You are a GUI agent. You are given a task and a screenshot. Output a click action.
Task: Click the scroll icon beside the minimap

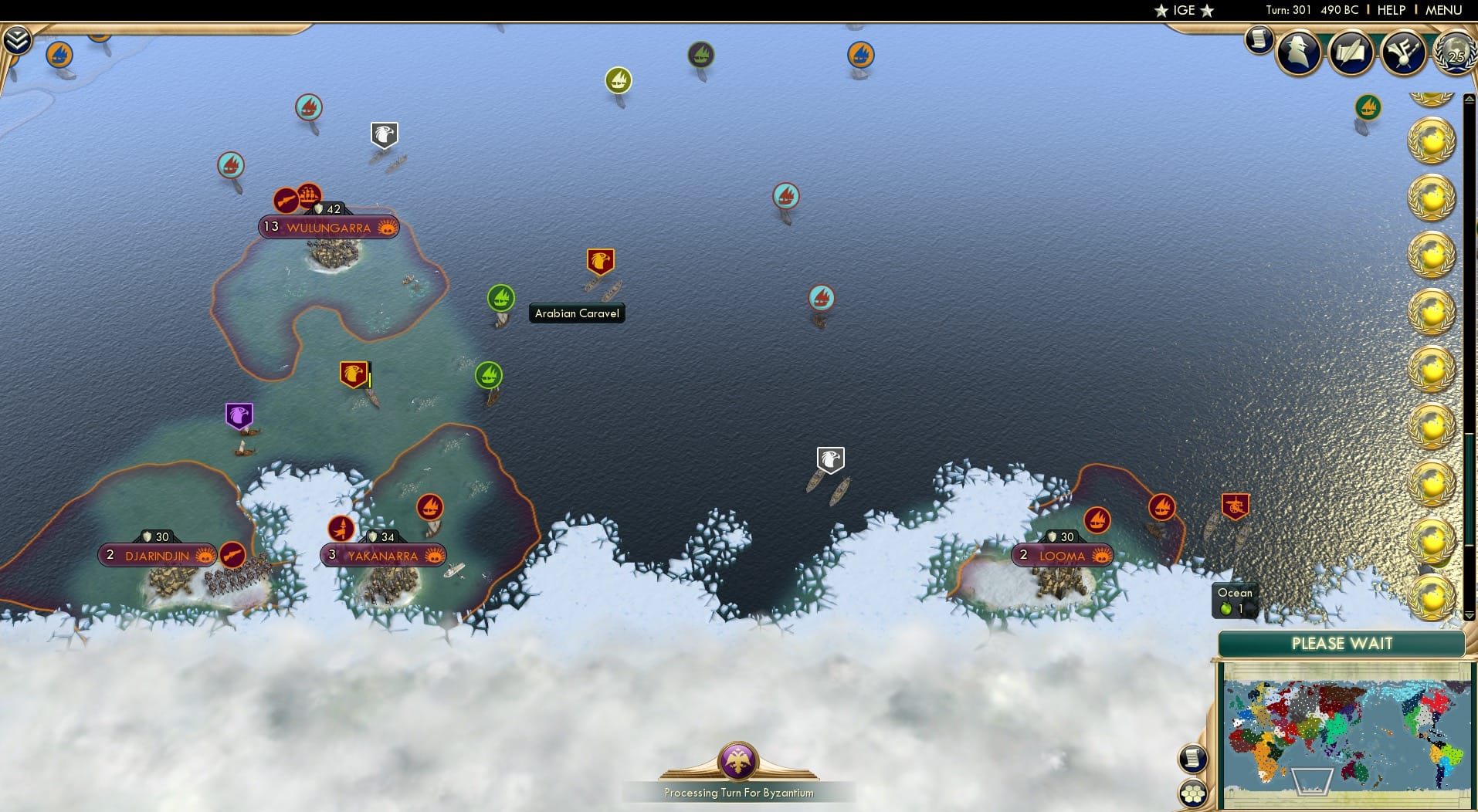click(1193, 759)
